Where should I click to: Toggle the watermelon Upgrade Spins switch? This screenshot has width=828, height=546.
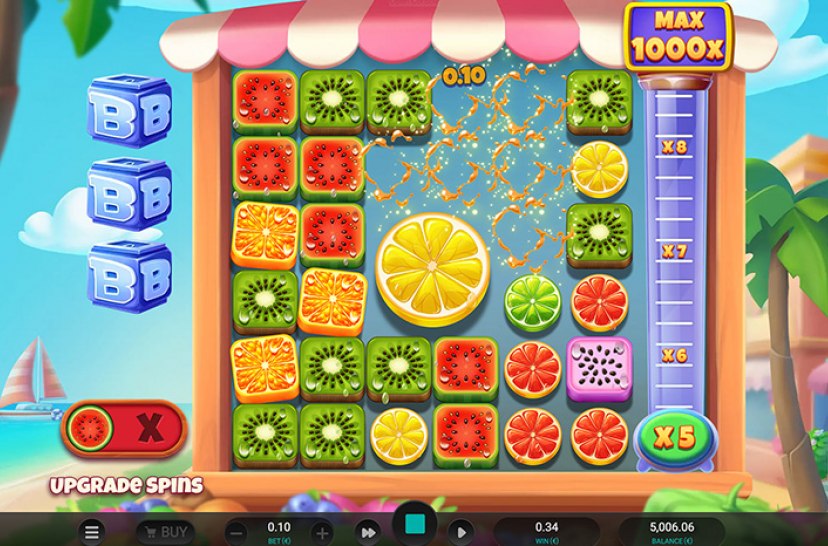point(125,429)
